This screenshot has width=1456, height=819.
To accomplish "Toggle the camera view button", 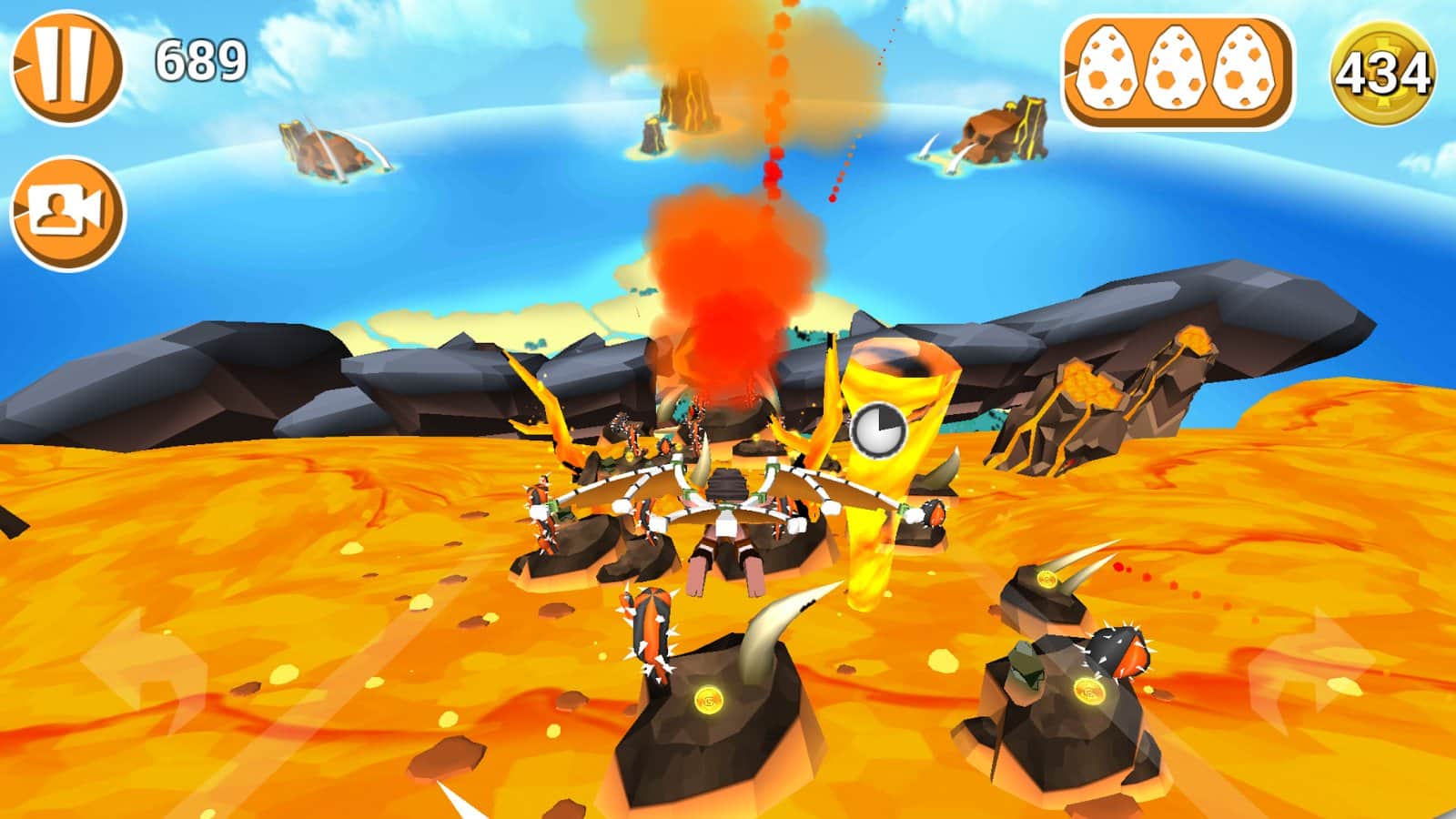I will click(x=67, y=214).
